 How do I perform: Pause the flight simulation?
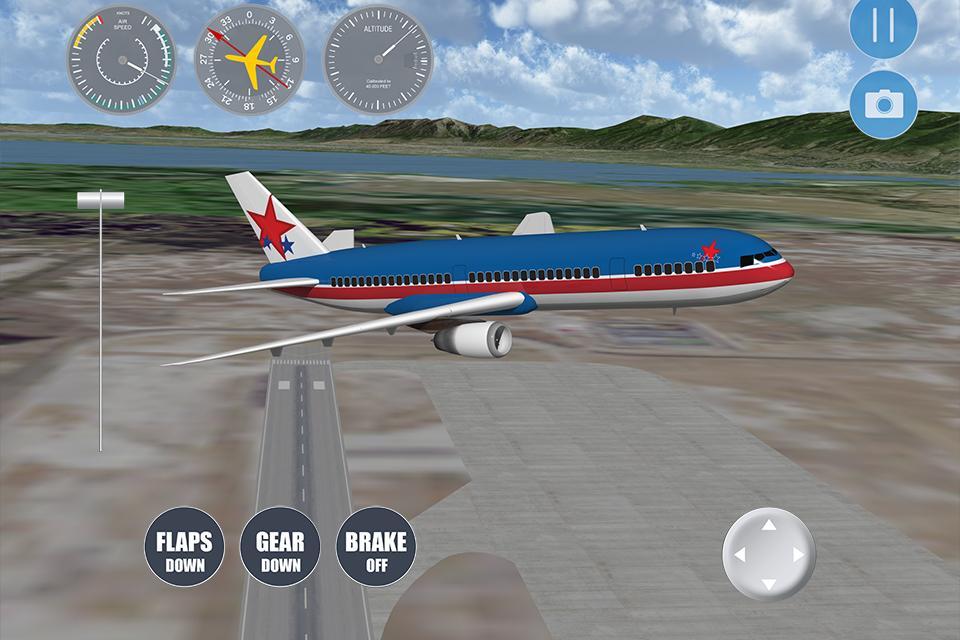coord(883,25)
